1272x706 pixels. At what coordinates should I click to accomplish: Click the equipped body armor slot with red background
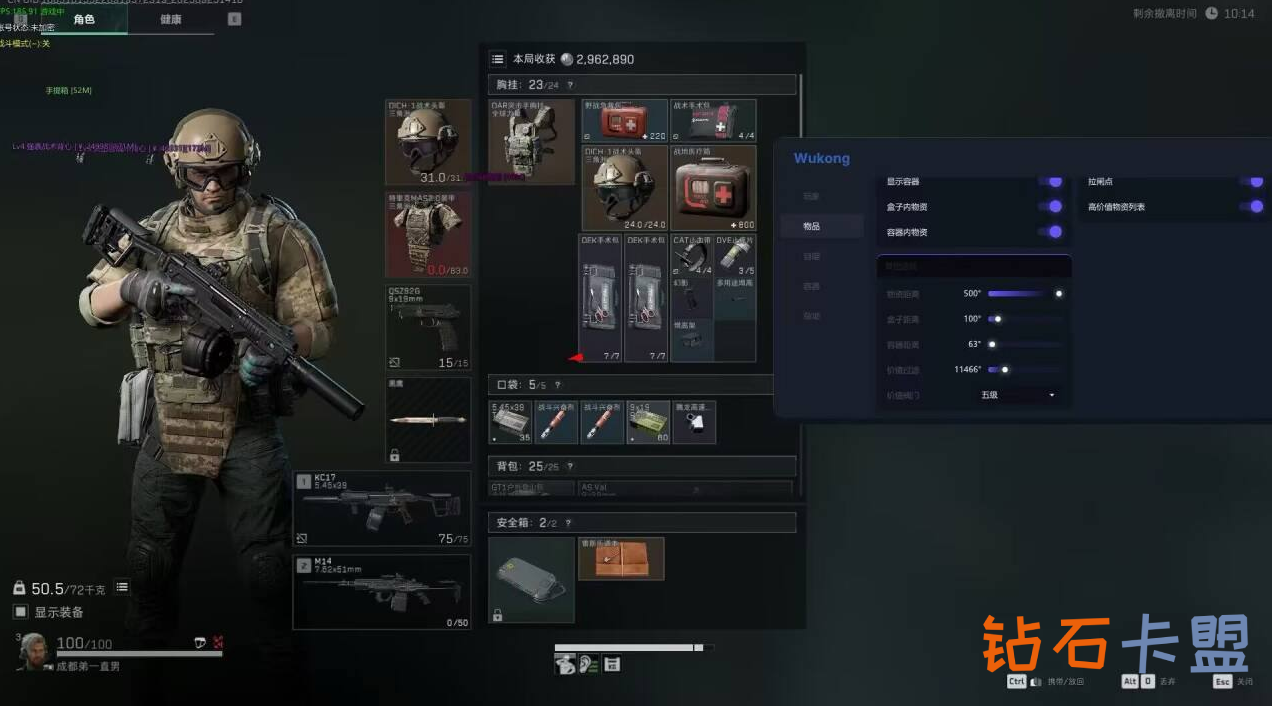428,234
